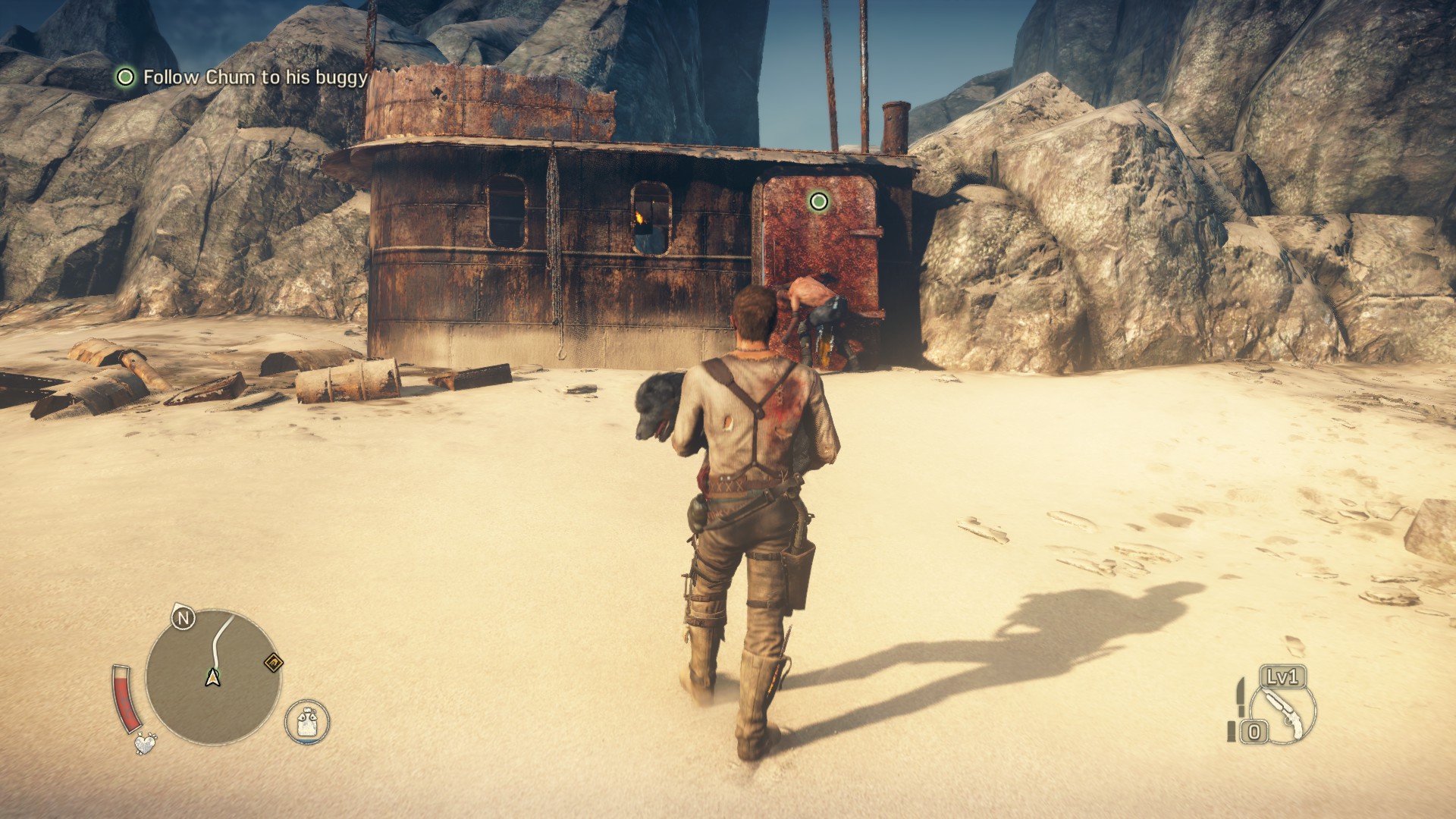The width and height of the screenshot is (1456, 819).
Task: Select the orange diamond marker on the minimap
Action: click(x=273, y=664)
